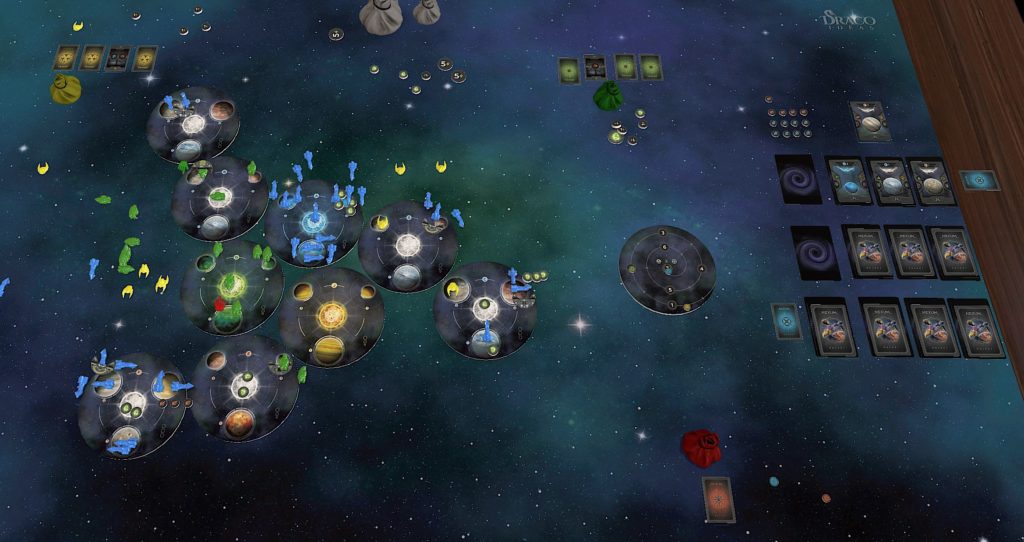Grab the yellow player's bag
Image resolution: width=1024 pixels, height=542 pixels.
65,89
